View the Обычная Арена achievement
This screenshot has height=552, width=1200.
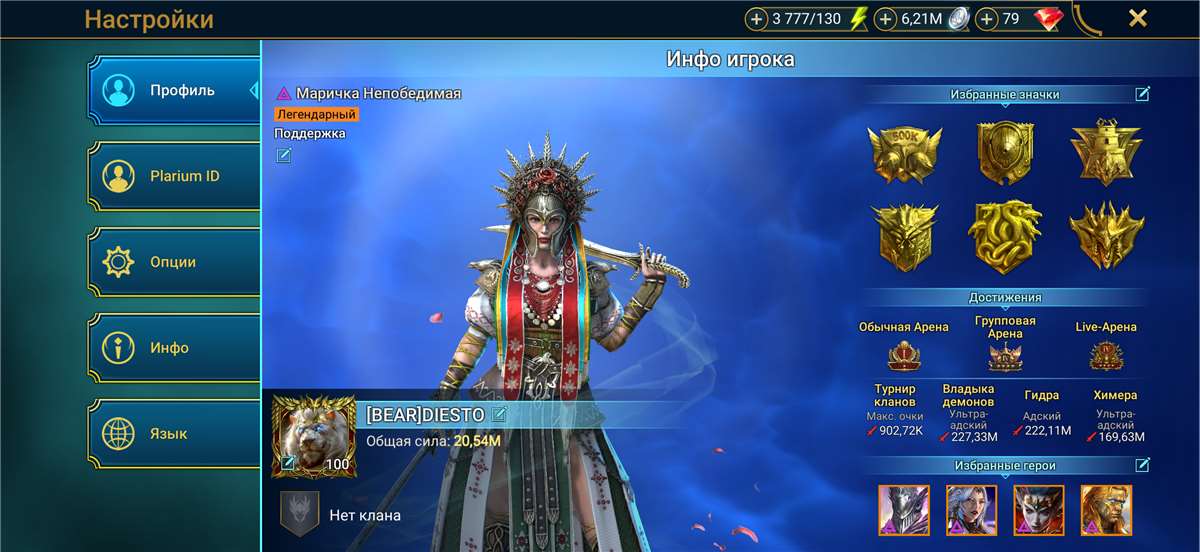click(x=903, y=355)
